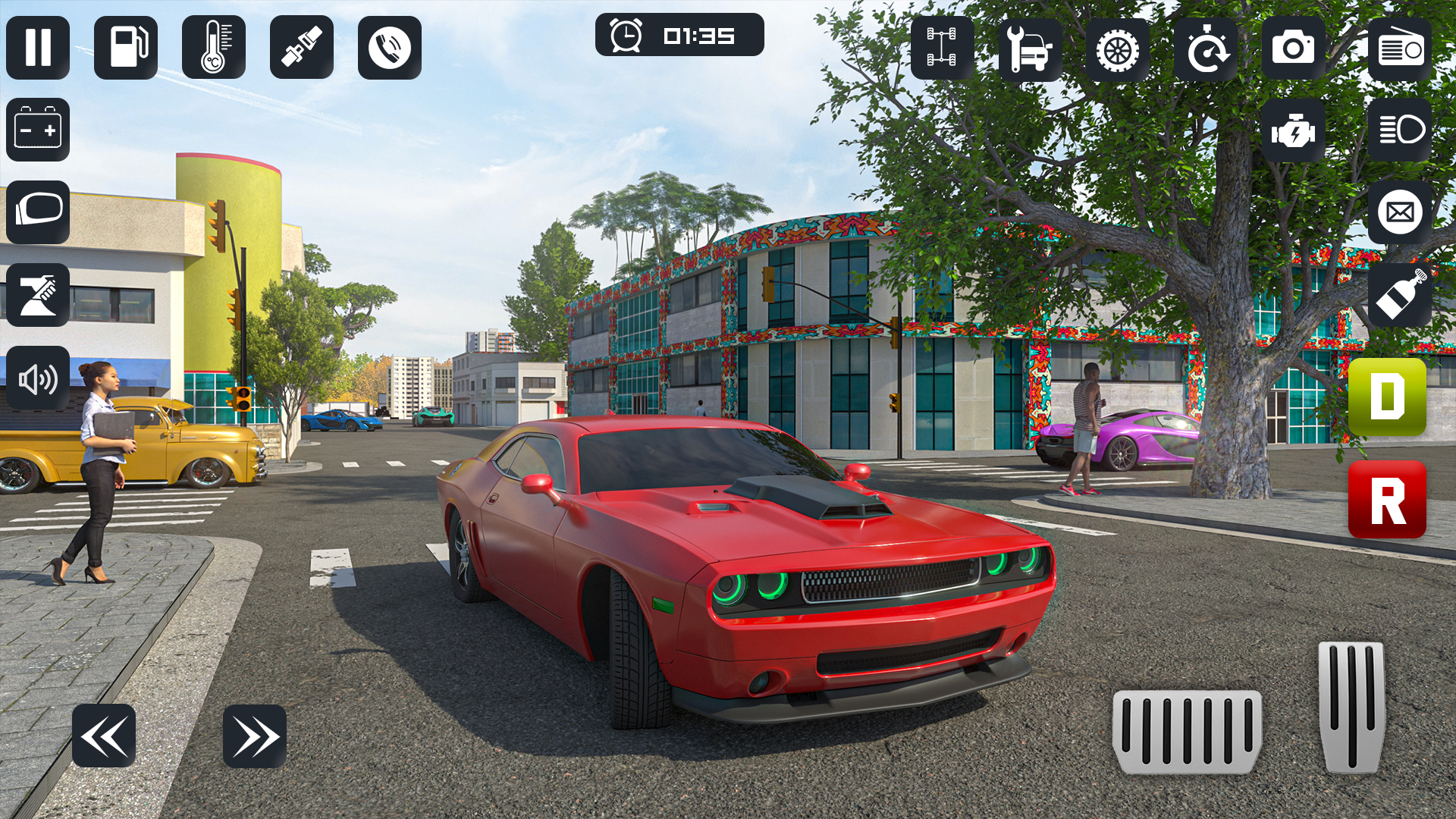Open the car repair wrench icon
The height and width of the screenshot is (819, 1456).
[x=1030, y=49]
